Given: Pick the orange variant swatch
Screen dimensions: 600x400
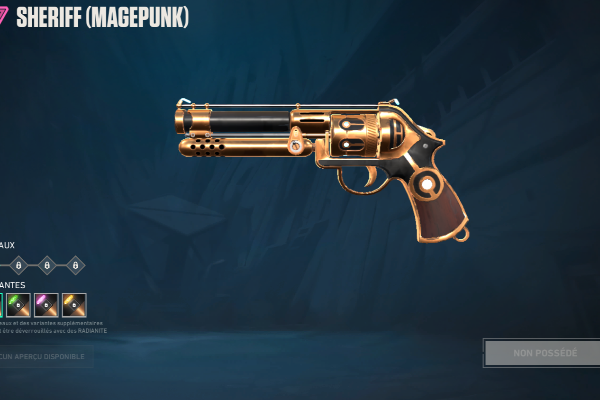Looking at the screenshot, I should coord(74,305).
